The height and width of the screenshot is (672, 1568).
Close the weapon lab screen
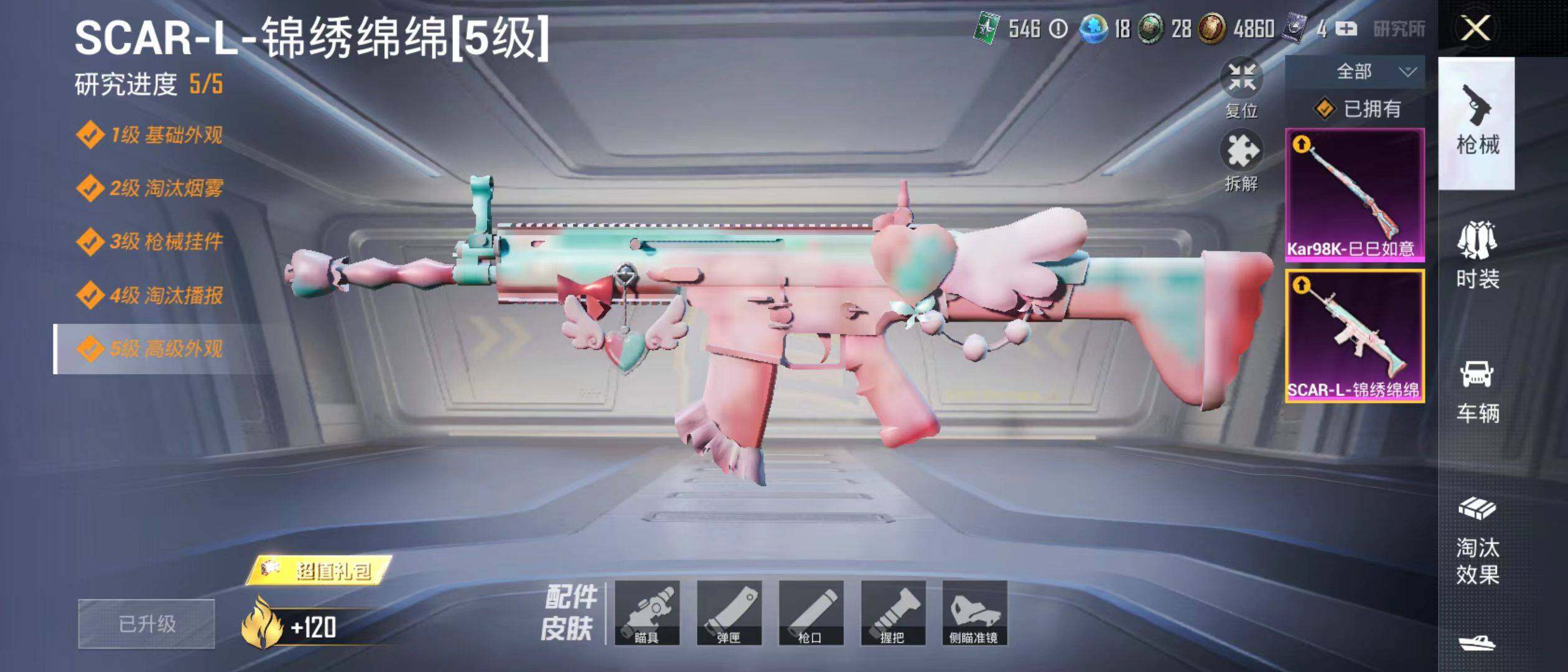[1475, 29]
